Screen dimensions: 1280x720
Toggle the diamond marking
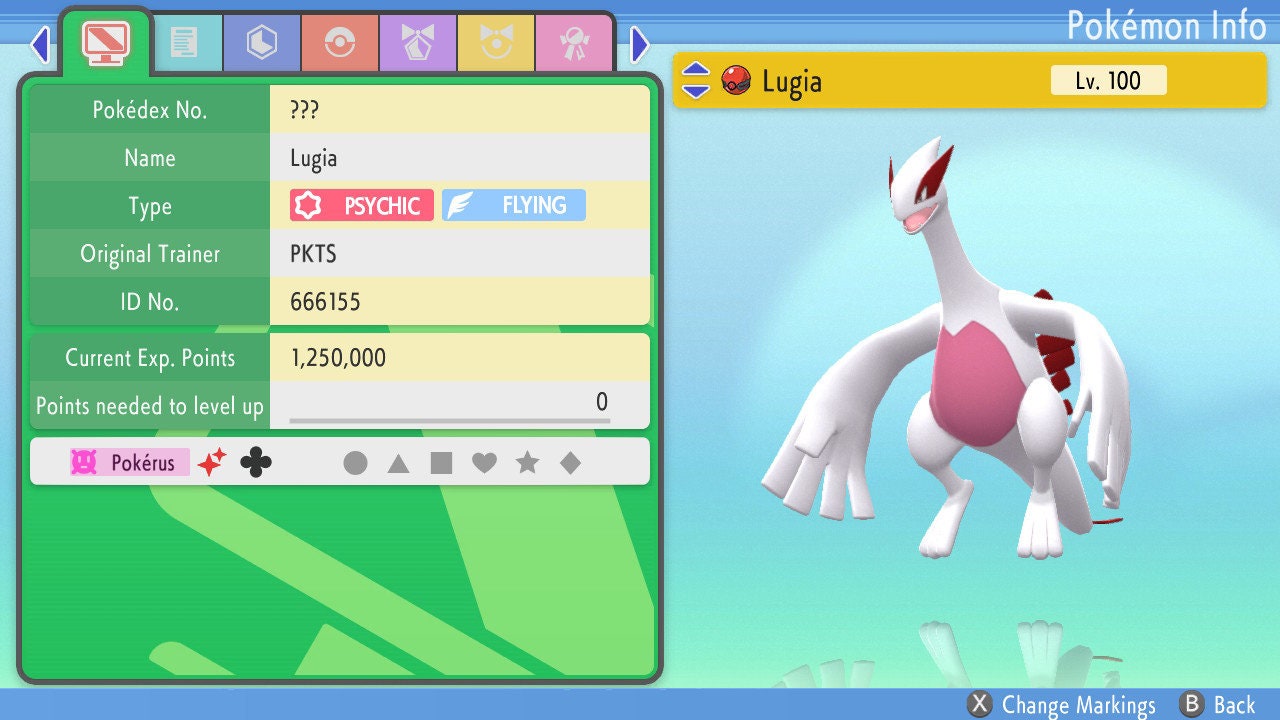click(x=570, y=463)
